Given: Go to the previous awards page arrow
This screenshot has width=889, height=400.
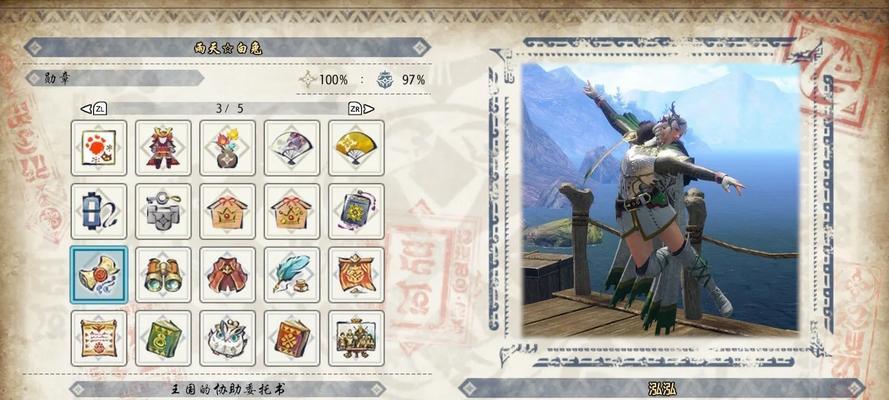Looking at the screenshot, I should click(86, 107).
